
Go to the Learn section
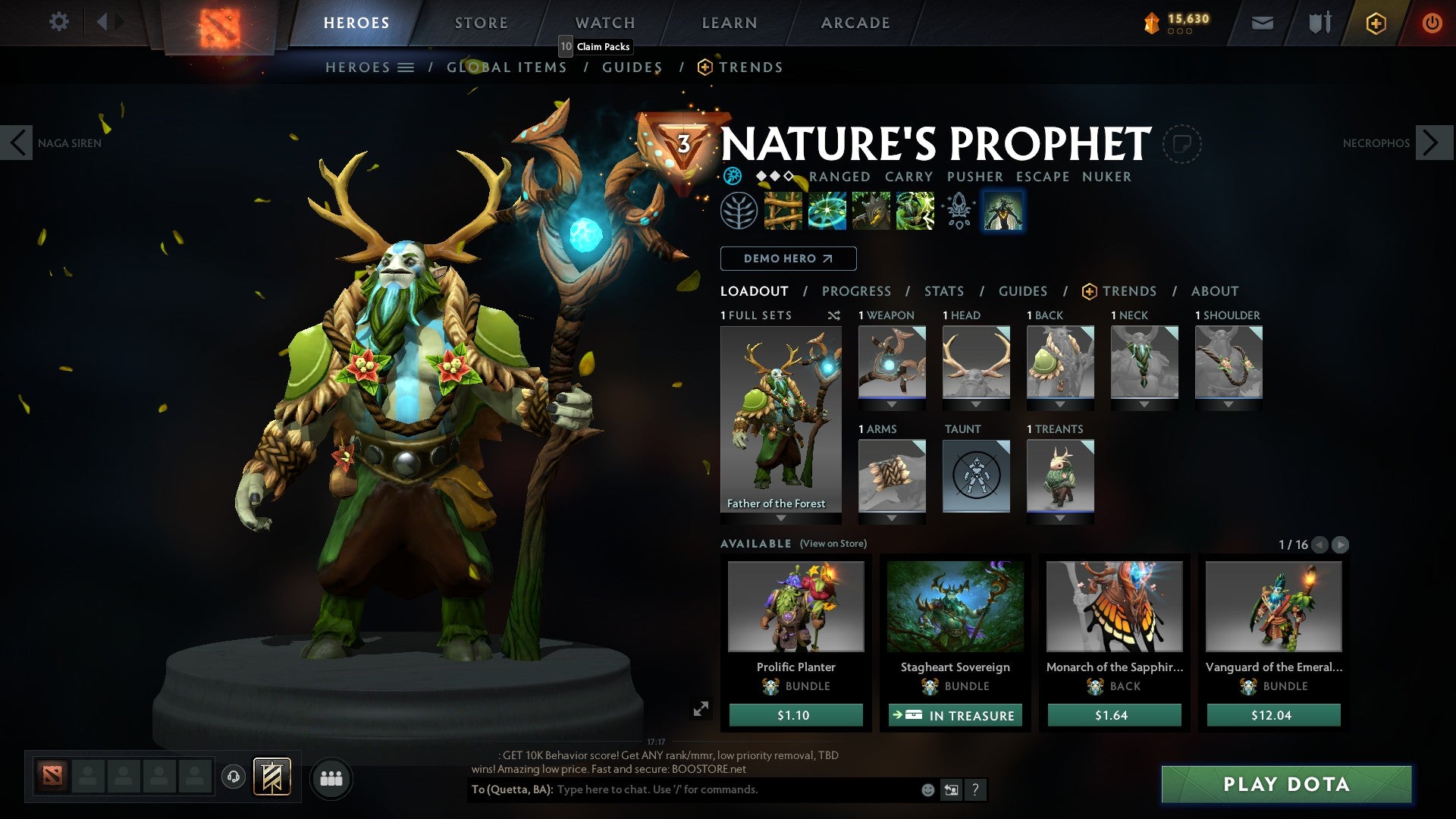pos(729,23)
